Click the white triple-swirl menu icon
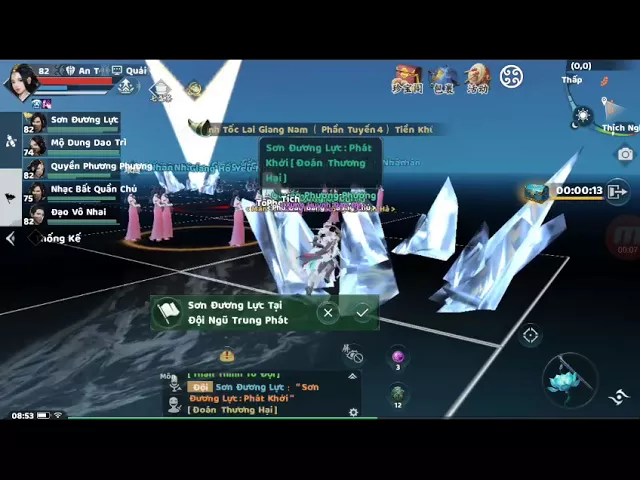This screenshot has height=480, width=640. pyautogui.click(x=511, y=77)
